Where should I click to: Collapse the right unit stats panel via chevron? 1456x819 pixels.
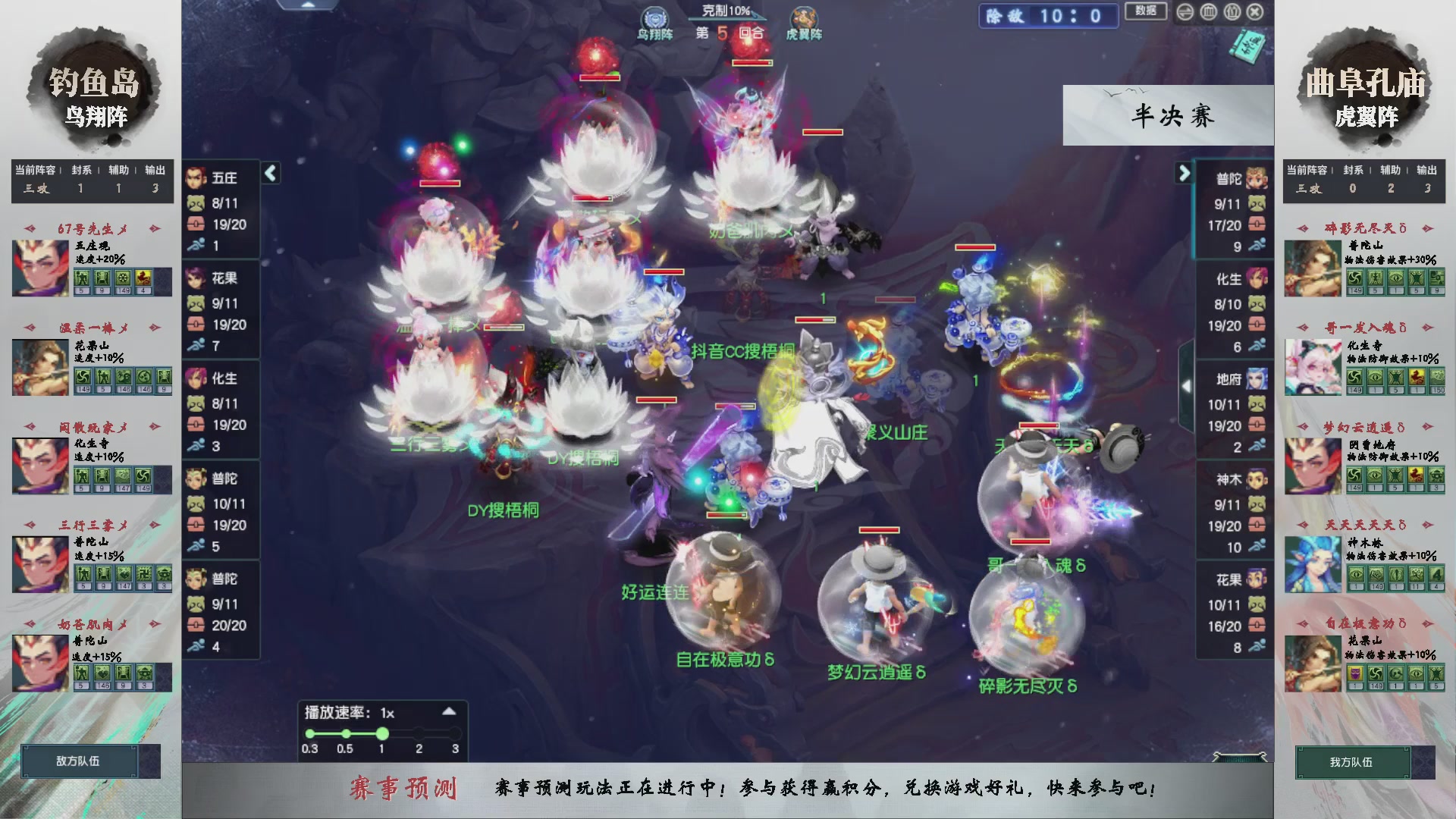(x=1185, y=173)
